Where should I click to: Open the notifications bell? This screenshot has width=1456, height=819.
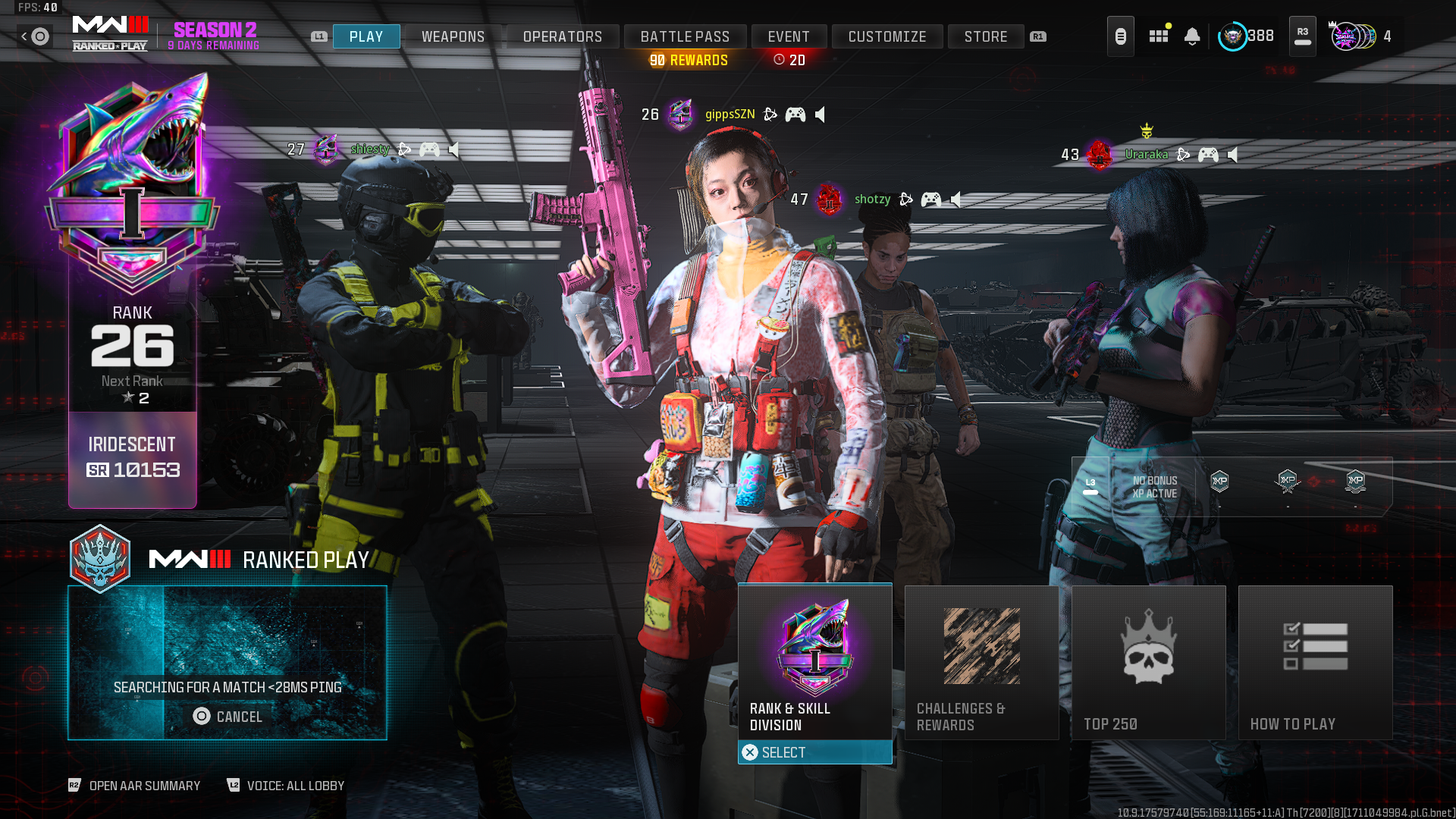[1192, 36]
